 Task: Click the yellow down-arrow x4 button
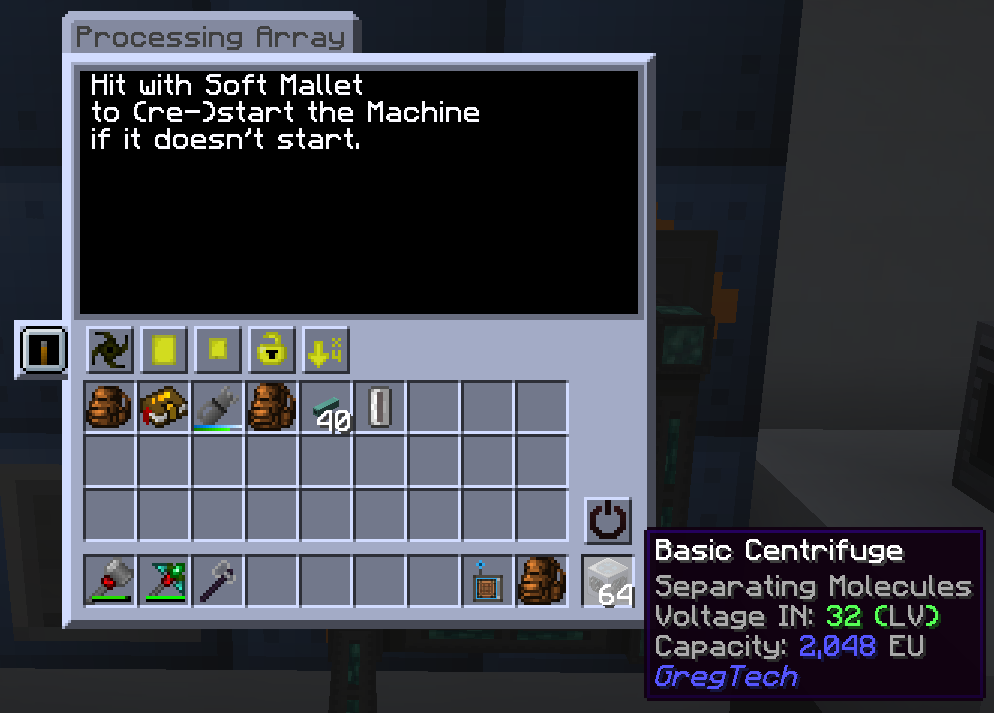(x=326, y=351)
